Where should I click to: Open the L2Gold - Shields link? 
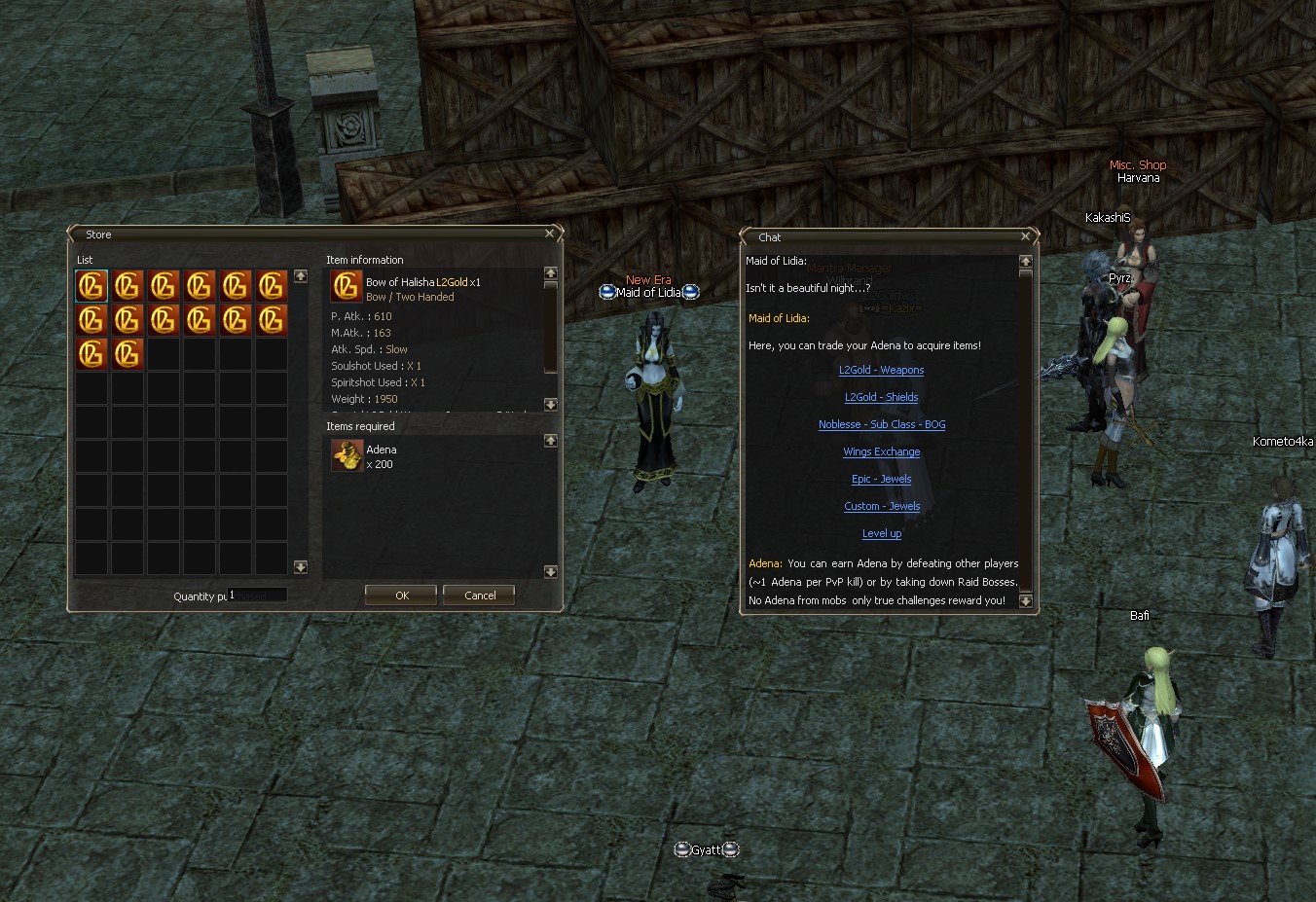pos(882,397)
